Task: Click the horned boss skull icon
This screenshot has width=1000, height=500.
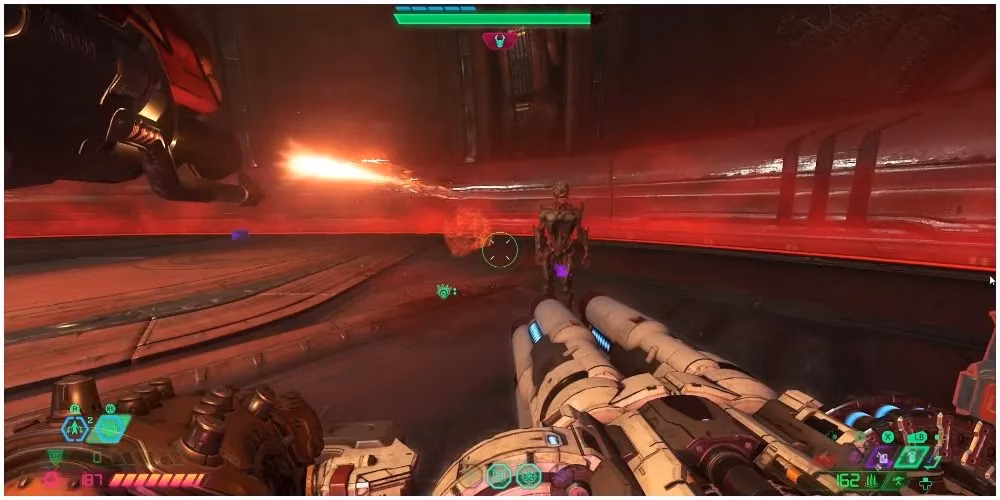Action: point(499,40)
